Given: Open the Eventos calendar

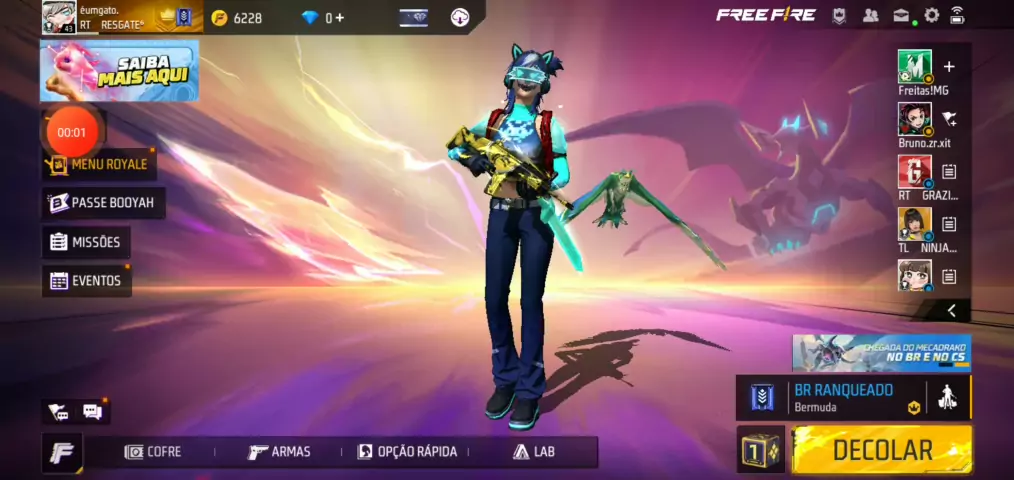Looking at the screenshot, I should (86, 281).
